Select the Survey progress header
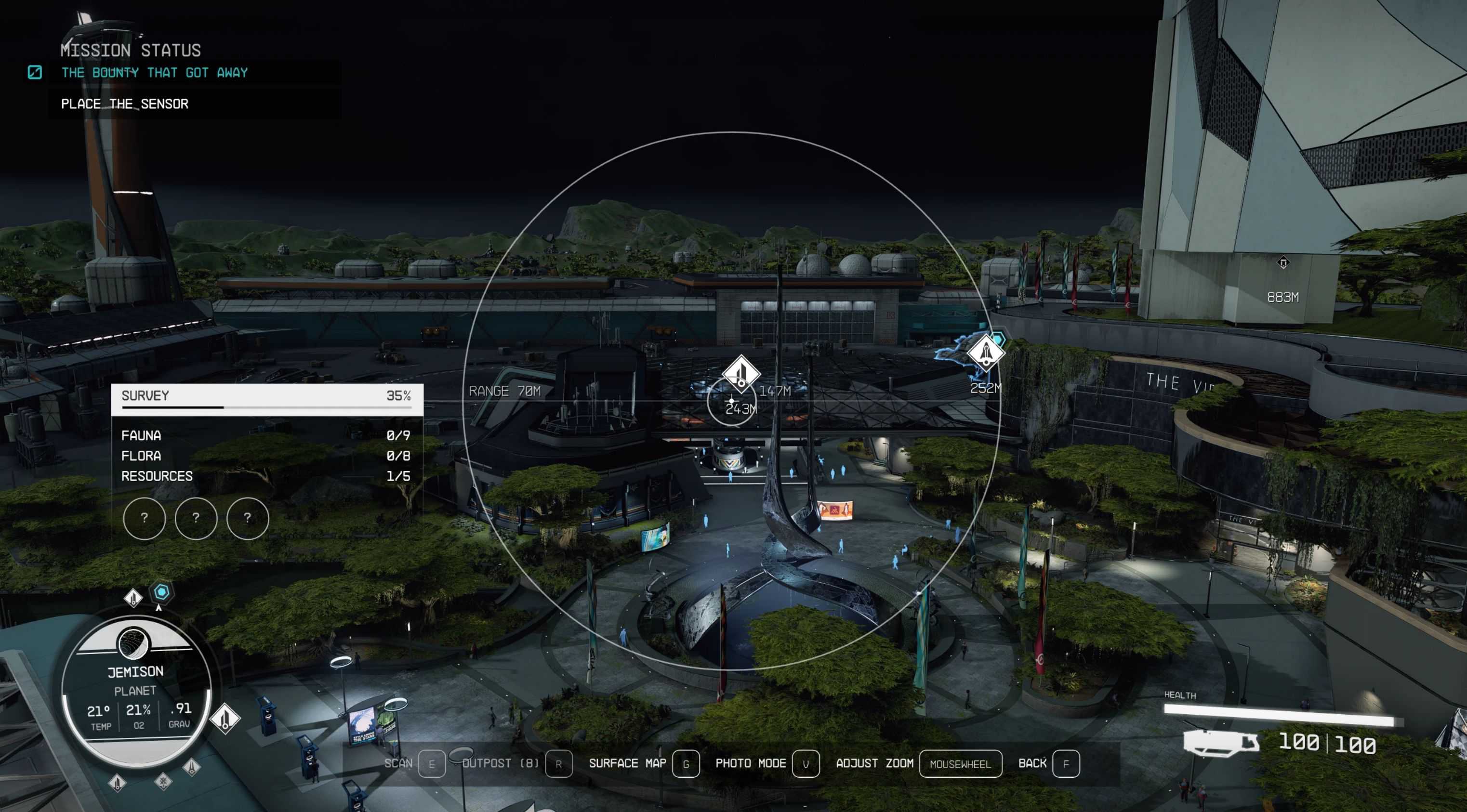Image resolution: width=1467 pixels, height=812 pixels. pos(266,396)
